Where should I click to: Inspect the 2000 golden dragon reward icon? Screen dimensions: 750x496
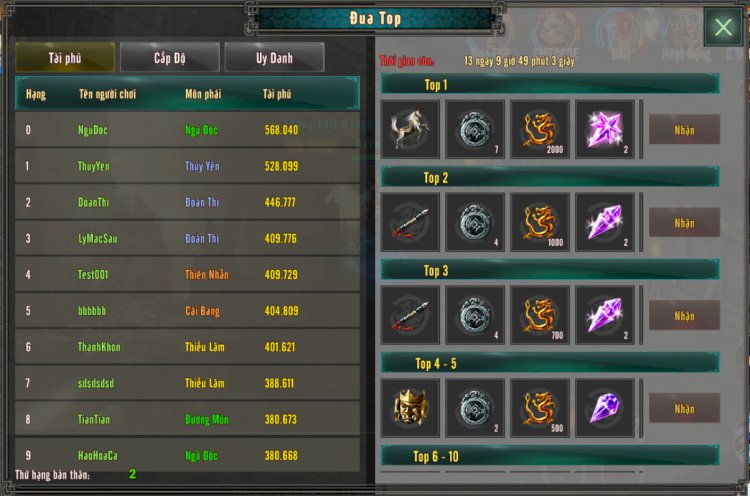(x=540, y=129)
